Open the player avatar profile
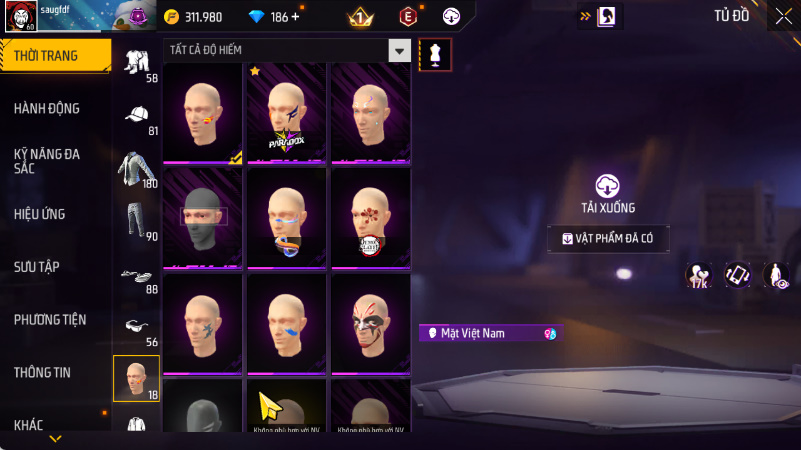 coord(21,16)
